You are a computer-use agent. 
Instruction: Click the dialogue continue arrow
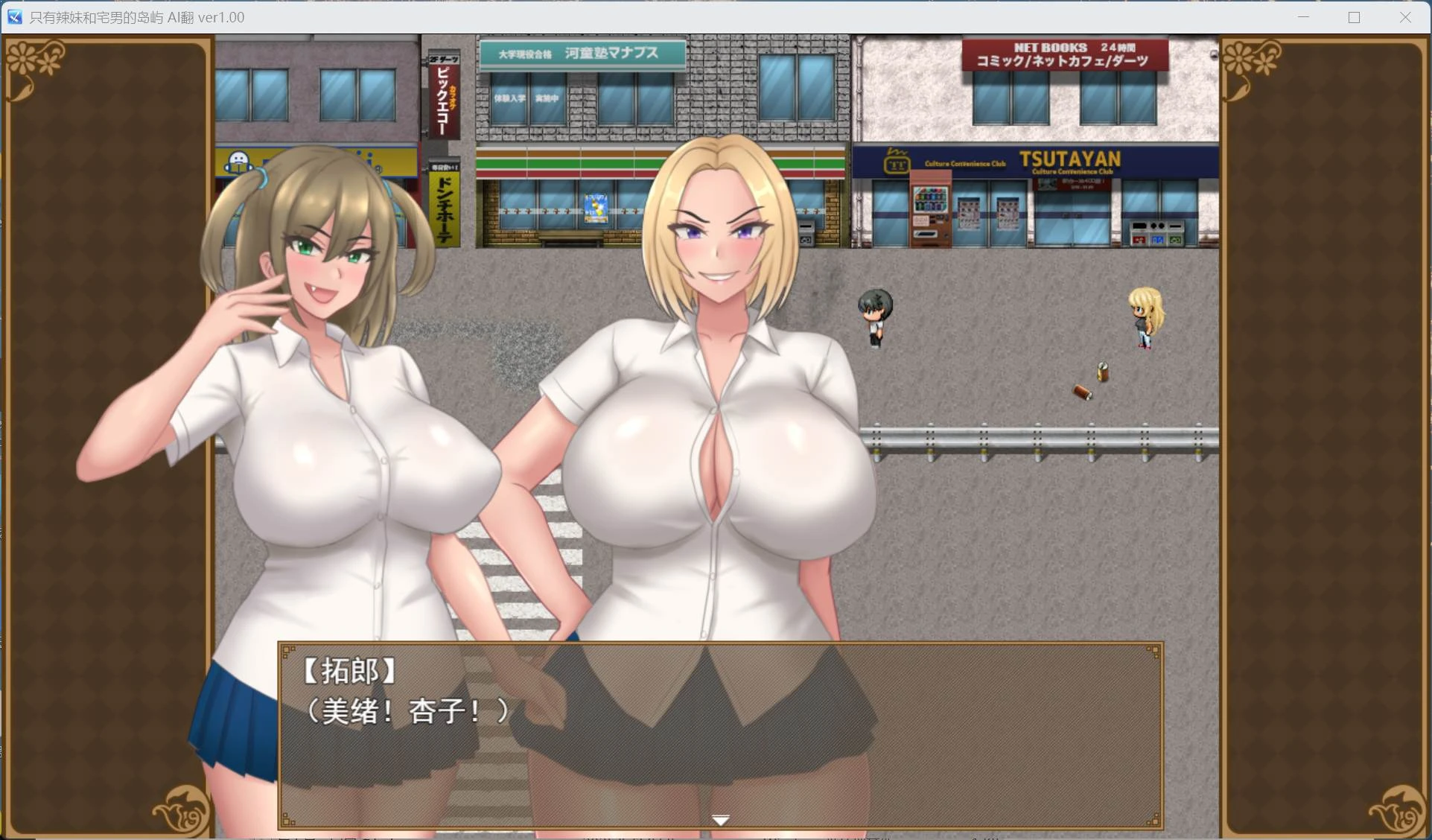(720, 819)
